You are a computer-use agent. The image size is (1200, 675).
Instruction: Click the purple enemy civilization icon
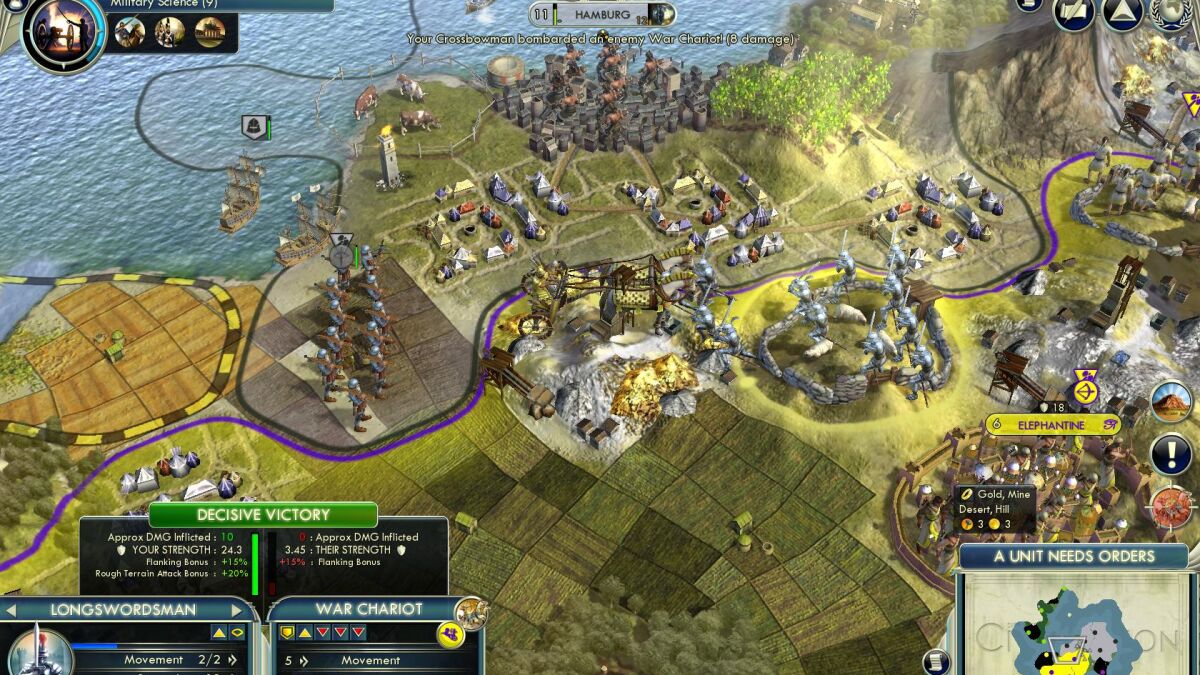tap(450, 633)
